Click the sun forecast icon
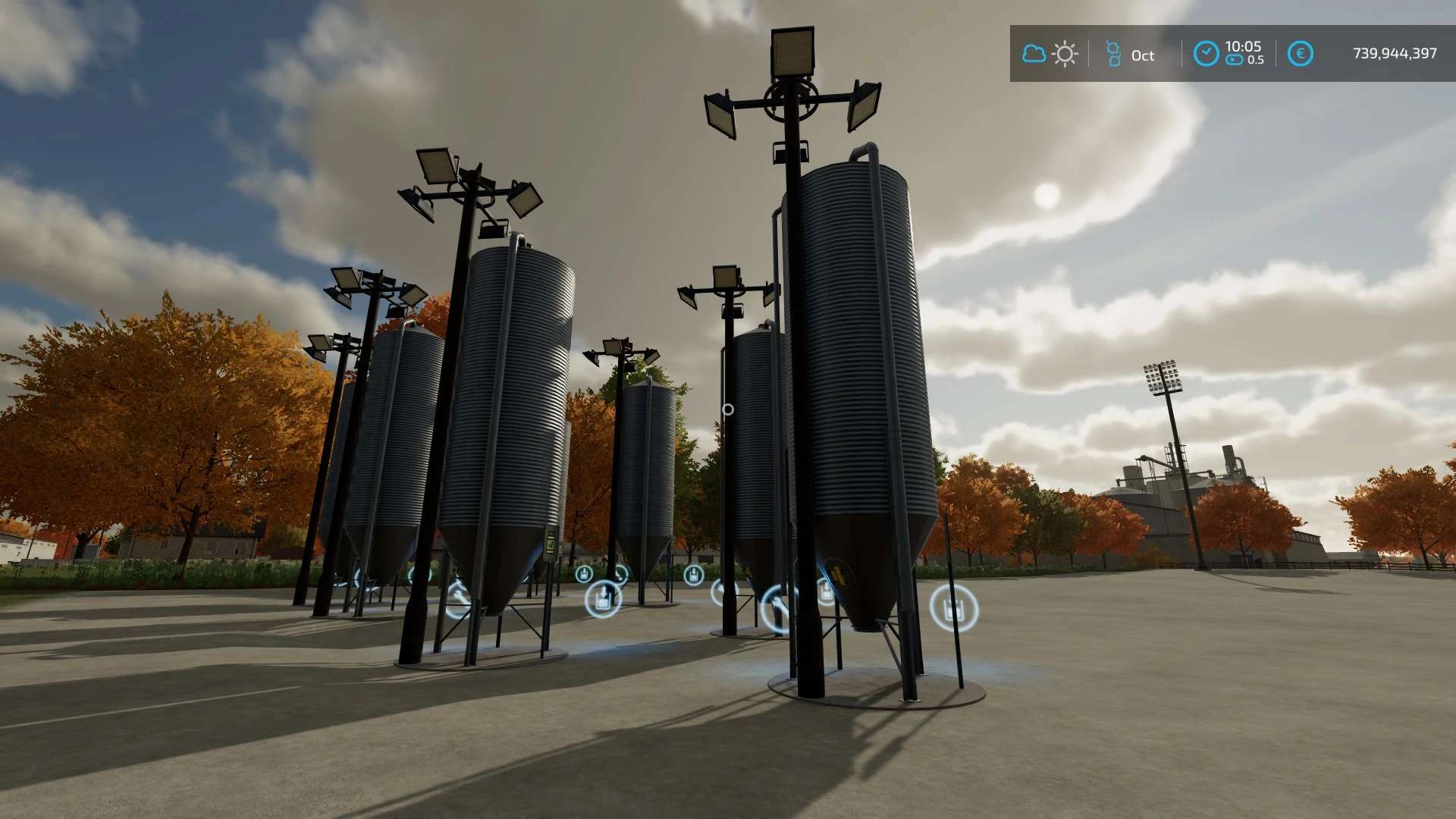This screenshot has width=1456, height=819. [x=1065, y=54]
